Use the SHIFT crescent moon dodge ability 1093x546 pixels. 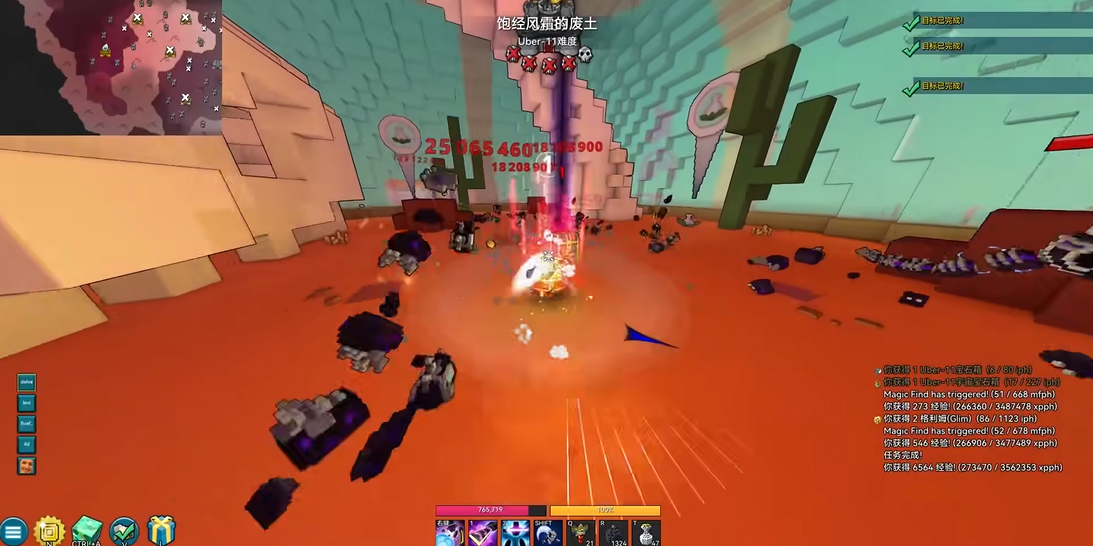click(548, 534)
